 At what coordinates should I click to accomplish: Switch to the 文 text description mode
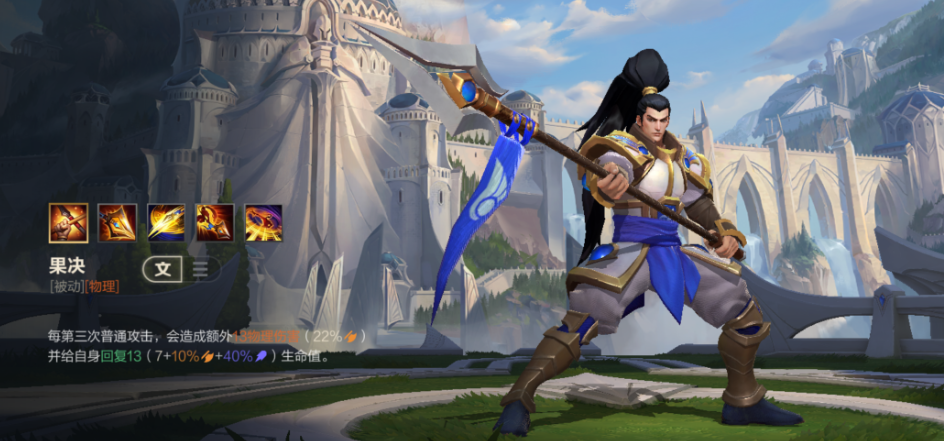pyautogui.click(x=162, y=269)
